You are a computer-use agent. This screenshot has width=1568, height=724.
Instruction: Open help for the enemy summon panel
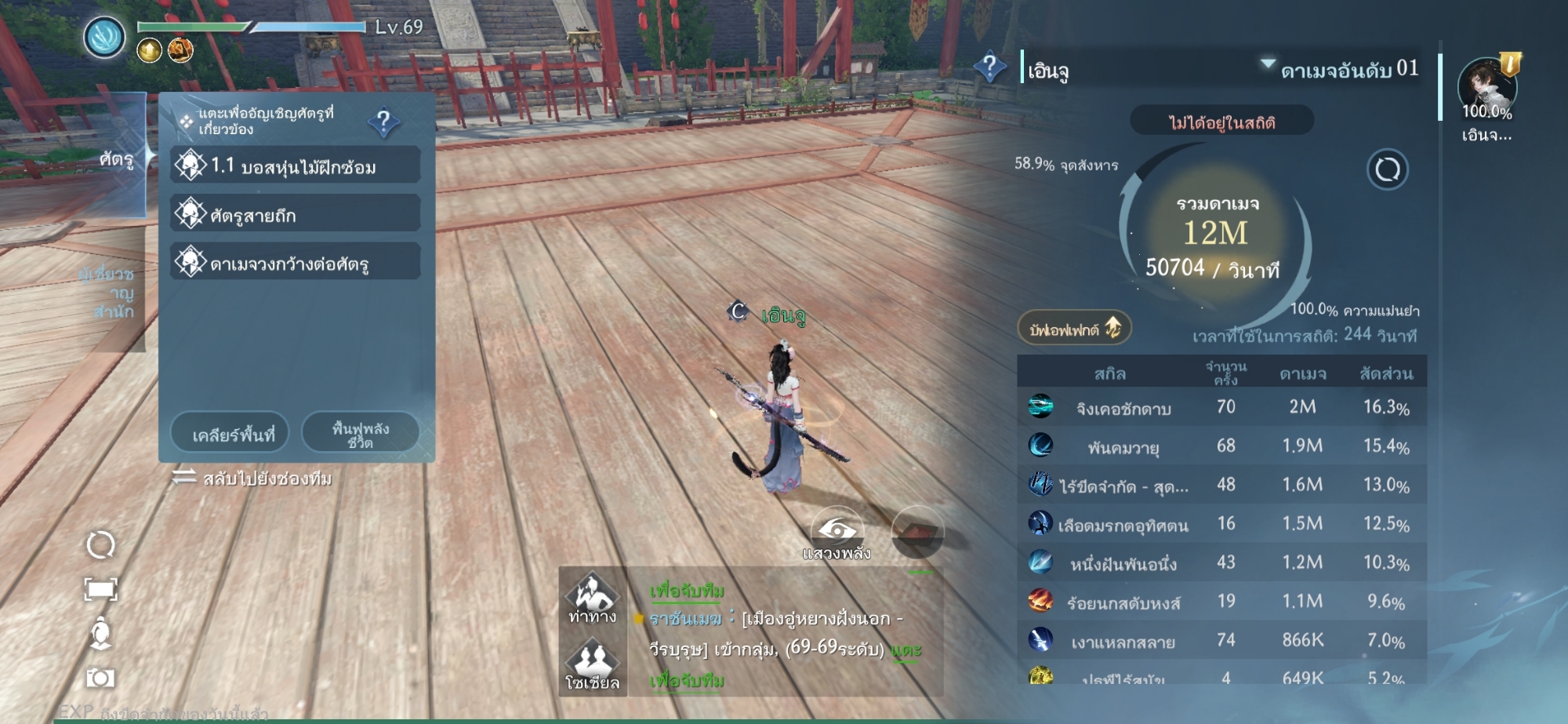coord(384,122)
